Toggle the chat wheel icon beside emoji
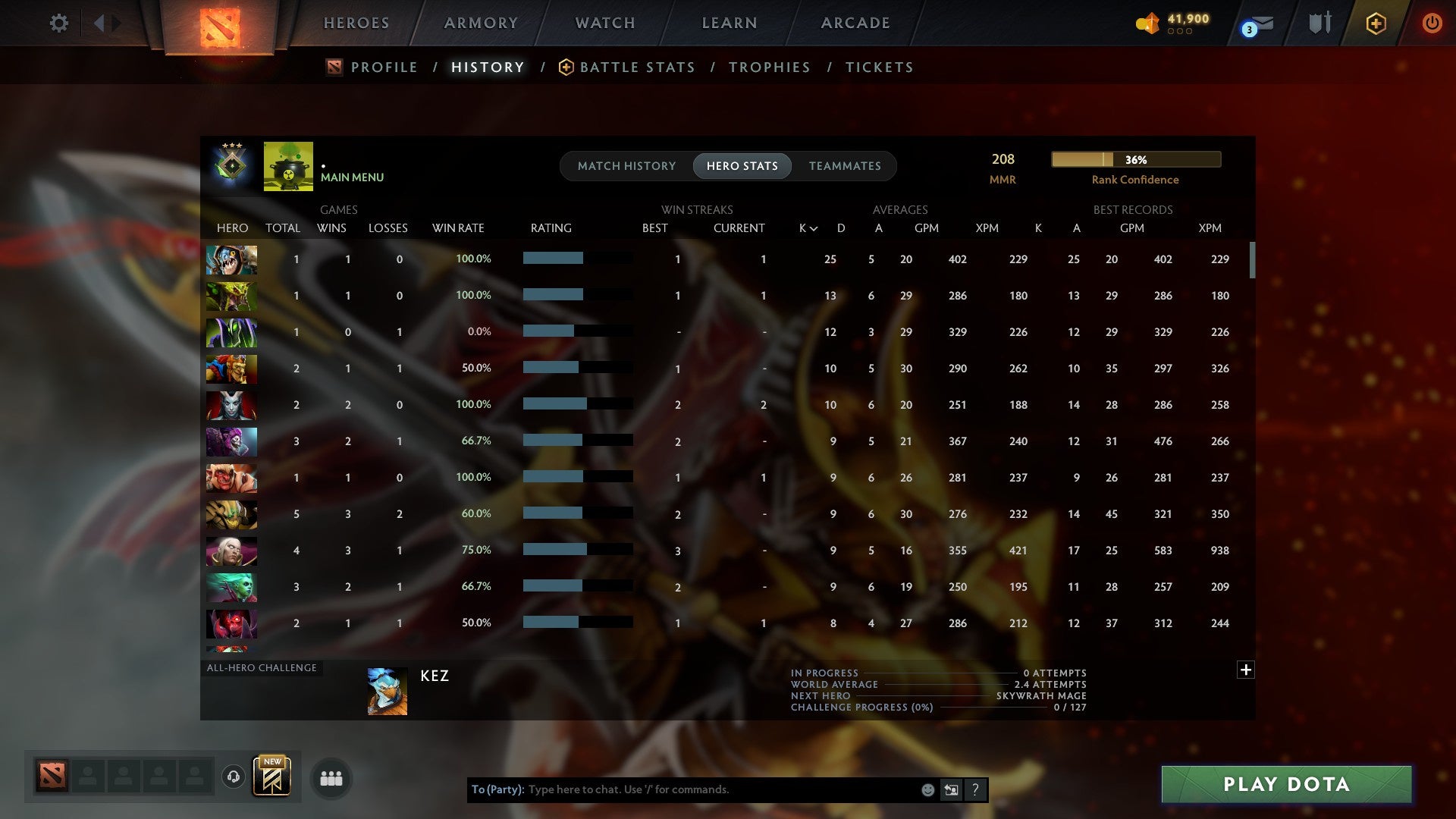 950,789
